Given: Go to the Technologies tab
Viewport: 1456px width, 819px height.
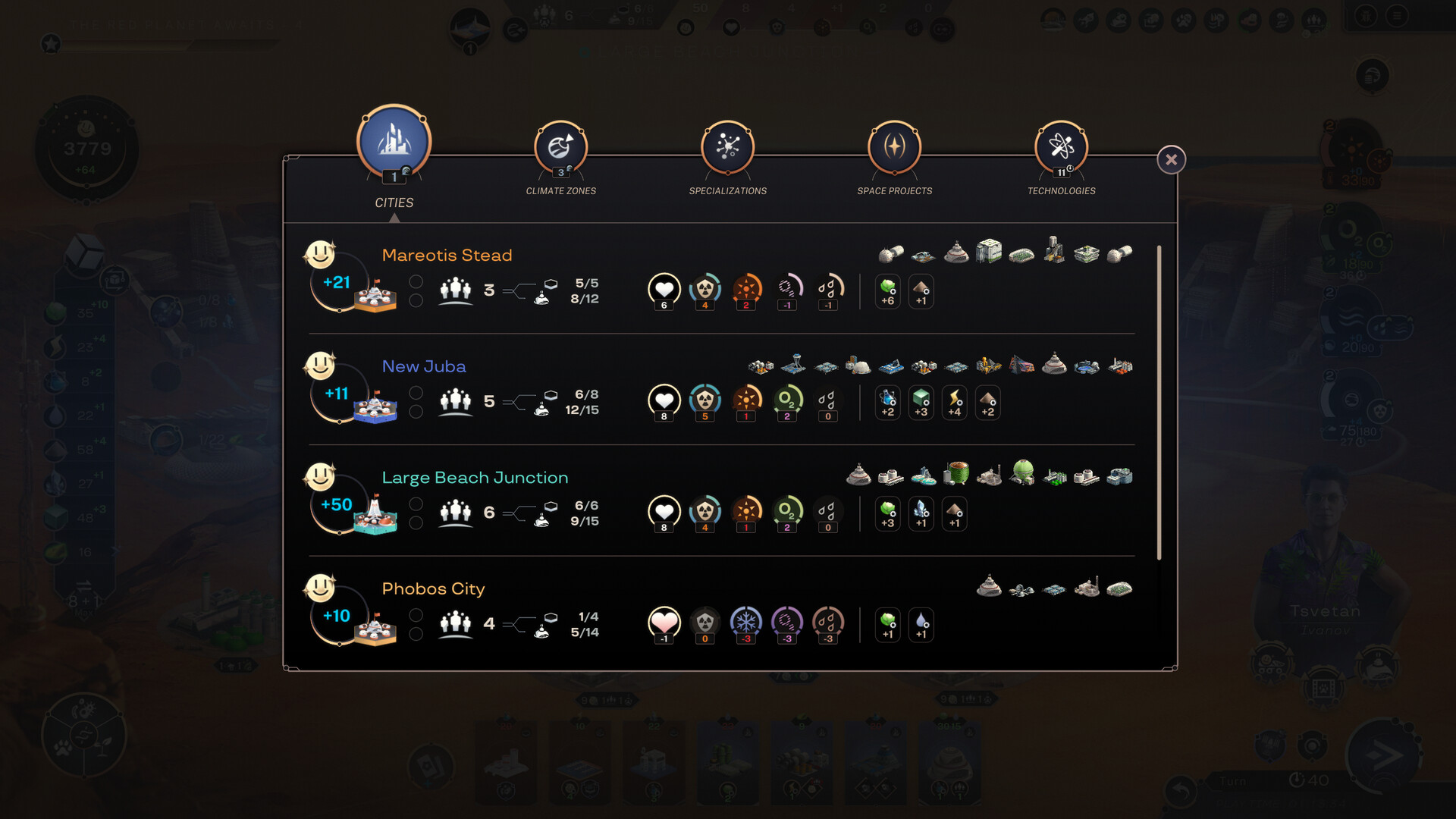Looking at the screenshot, I should coord(1061,149).
